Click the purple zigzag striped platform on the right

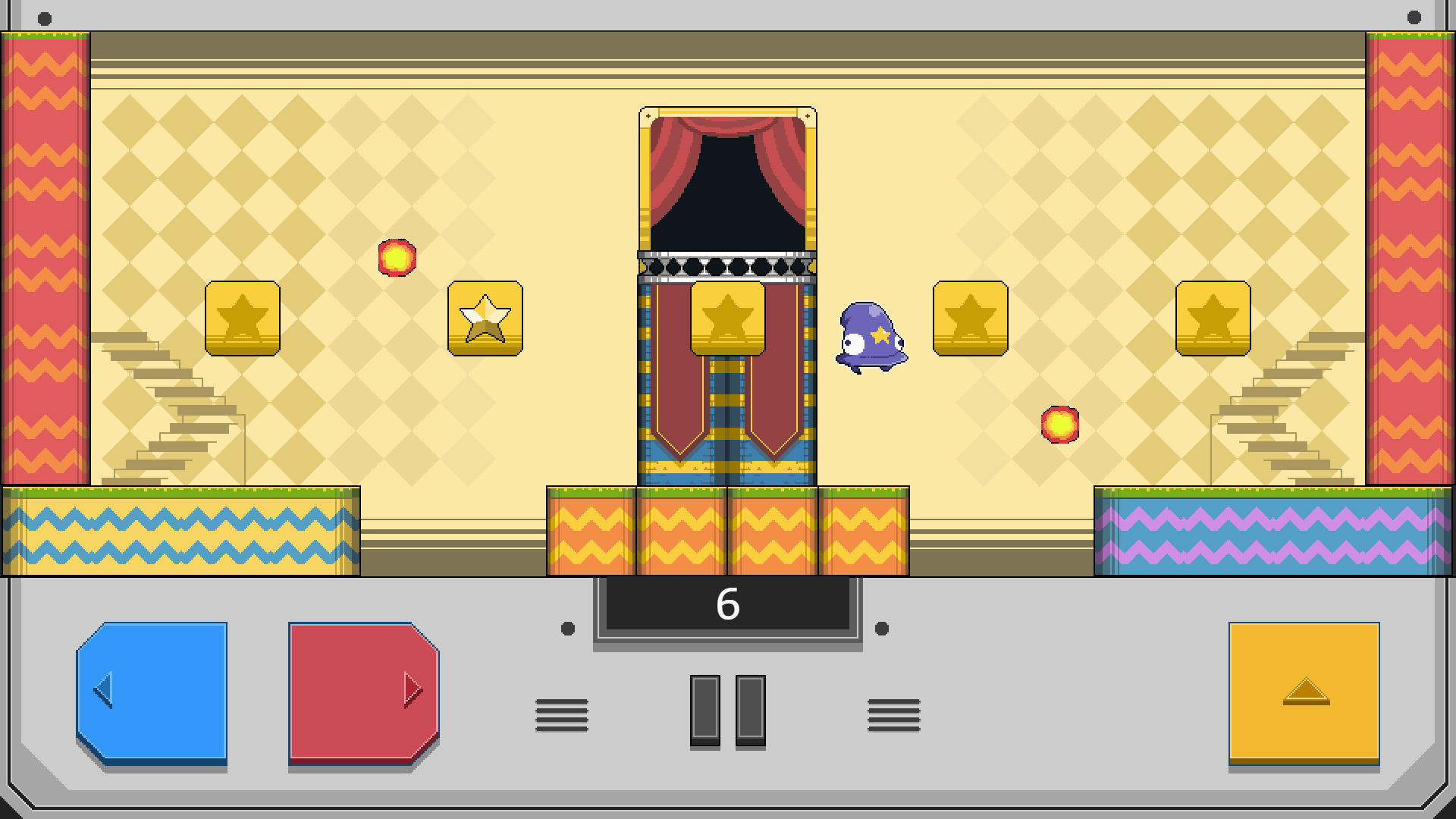pos(1274,531)
